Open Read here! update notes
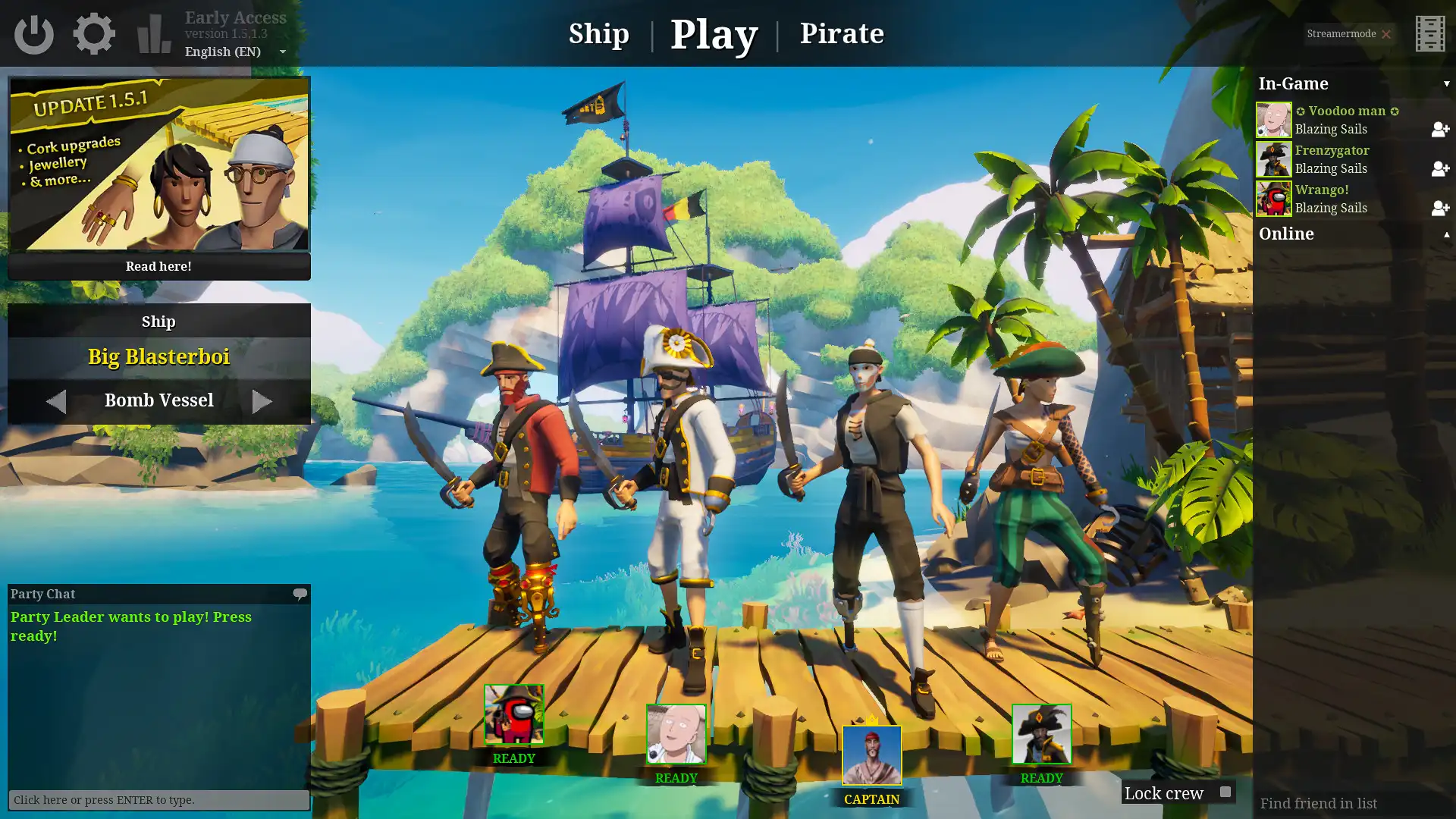This screenshot has width=1456, height=819. pos(158,266)
